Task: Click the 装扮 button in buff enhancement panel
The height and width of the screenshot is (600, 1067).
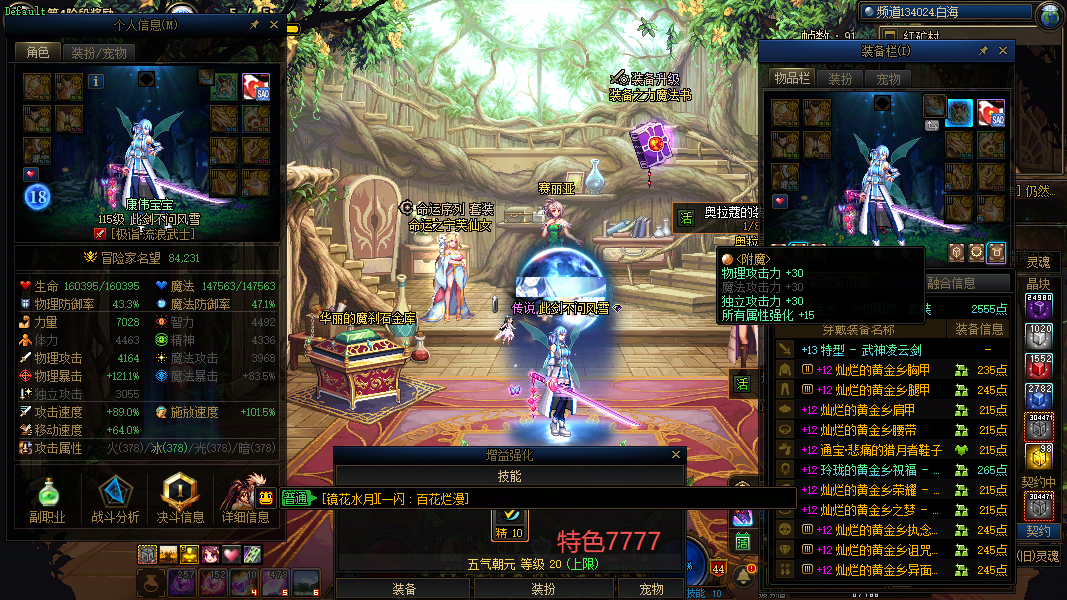Action: pos(542,589)
